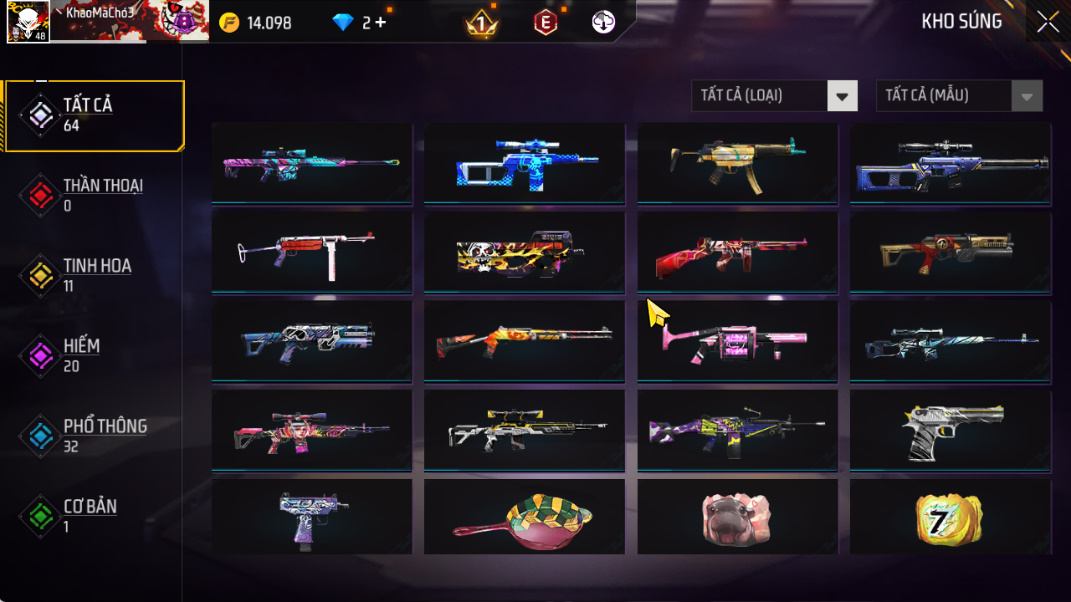This screenshot has width=1071, height=602.
Task: Choose the Cơ Bản category
Action: pos(95,515)
